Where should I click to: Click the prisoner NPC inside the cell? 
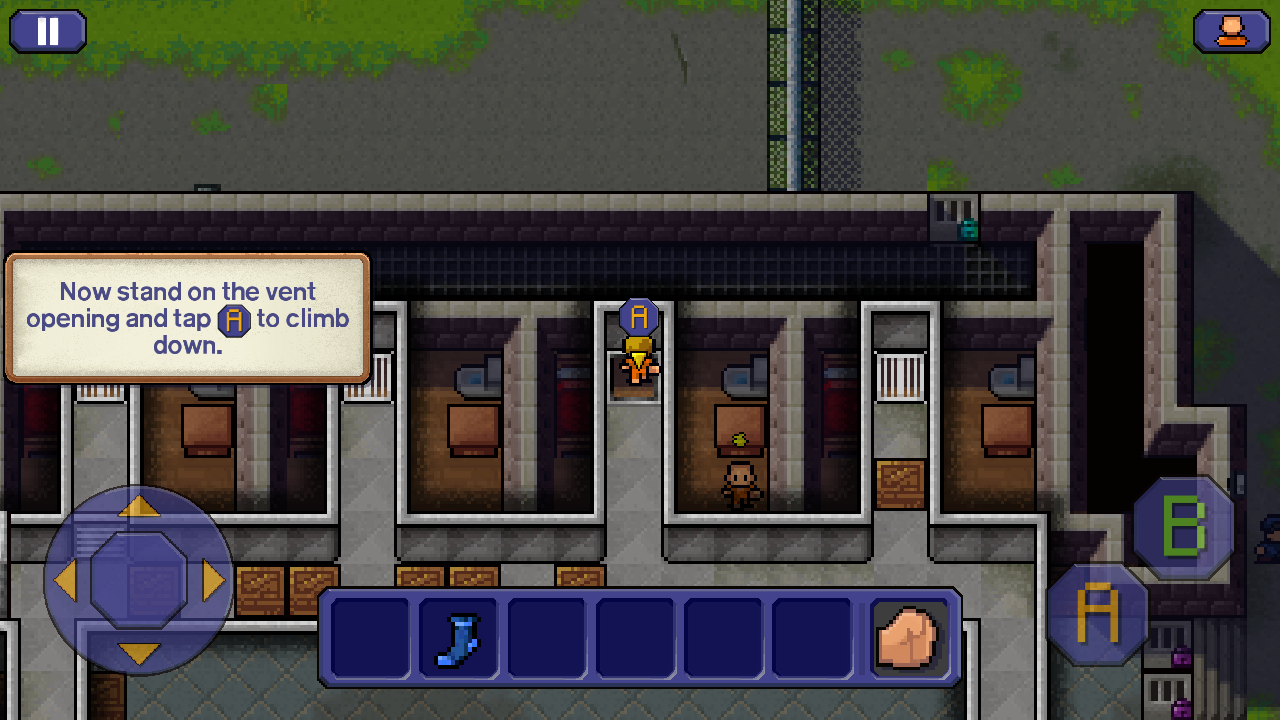pyautogui.click(x=740, y=480)
